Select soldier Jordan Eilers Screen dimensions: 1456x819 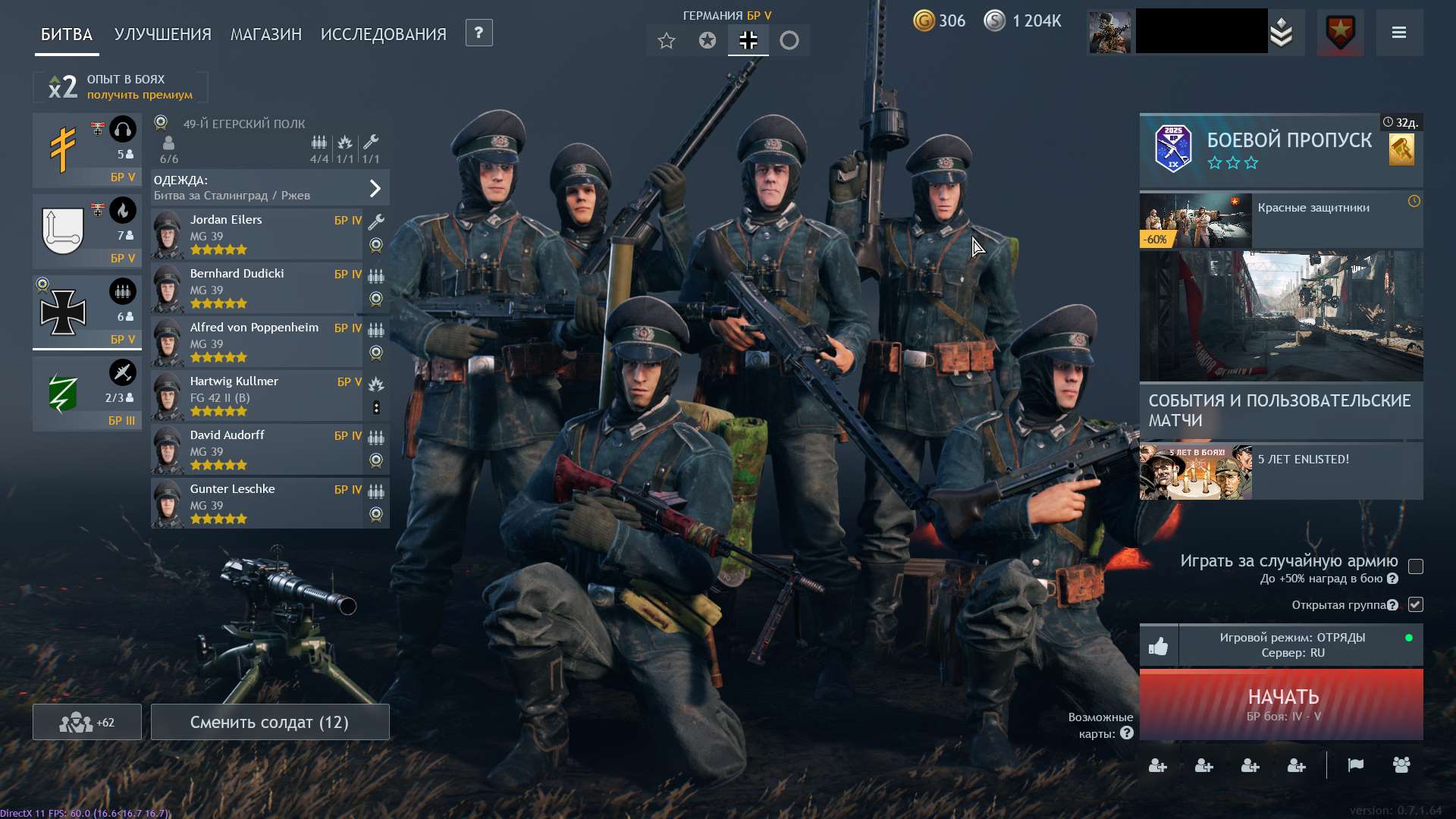[x=256, y=234]
